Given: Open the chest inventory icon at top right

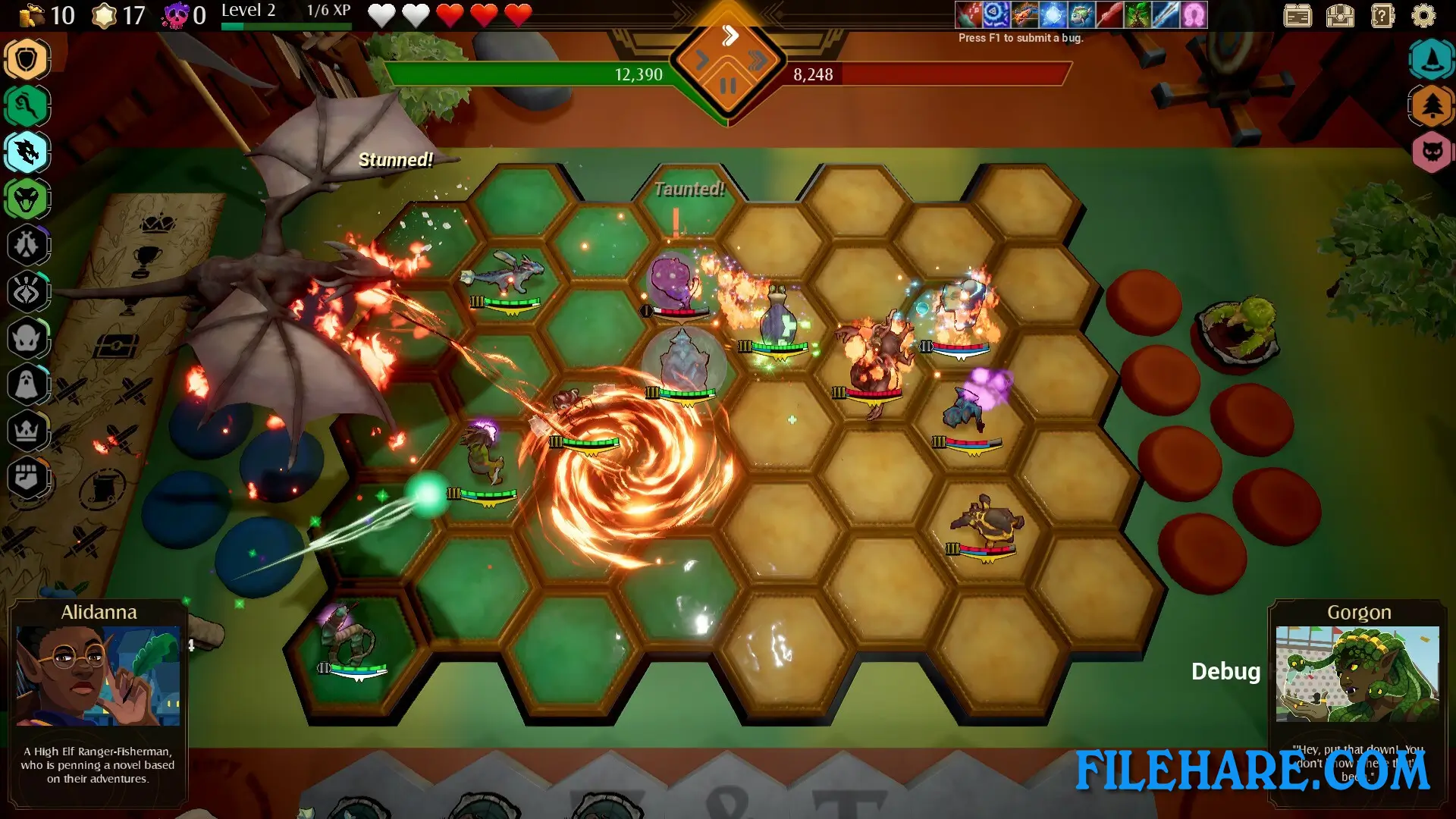Looking at the screenshot, I should tap(1339, 15).
